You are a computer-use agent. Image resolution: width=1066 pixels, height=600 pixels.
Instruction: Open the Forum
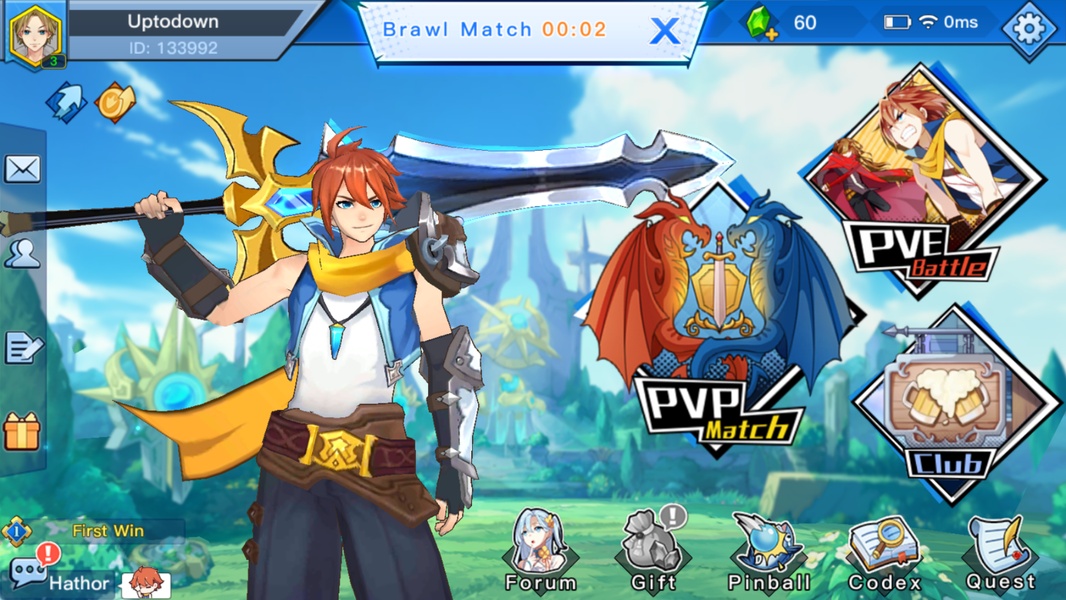pyautogui.click(x=540, y=550)
